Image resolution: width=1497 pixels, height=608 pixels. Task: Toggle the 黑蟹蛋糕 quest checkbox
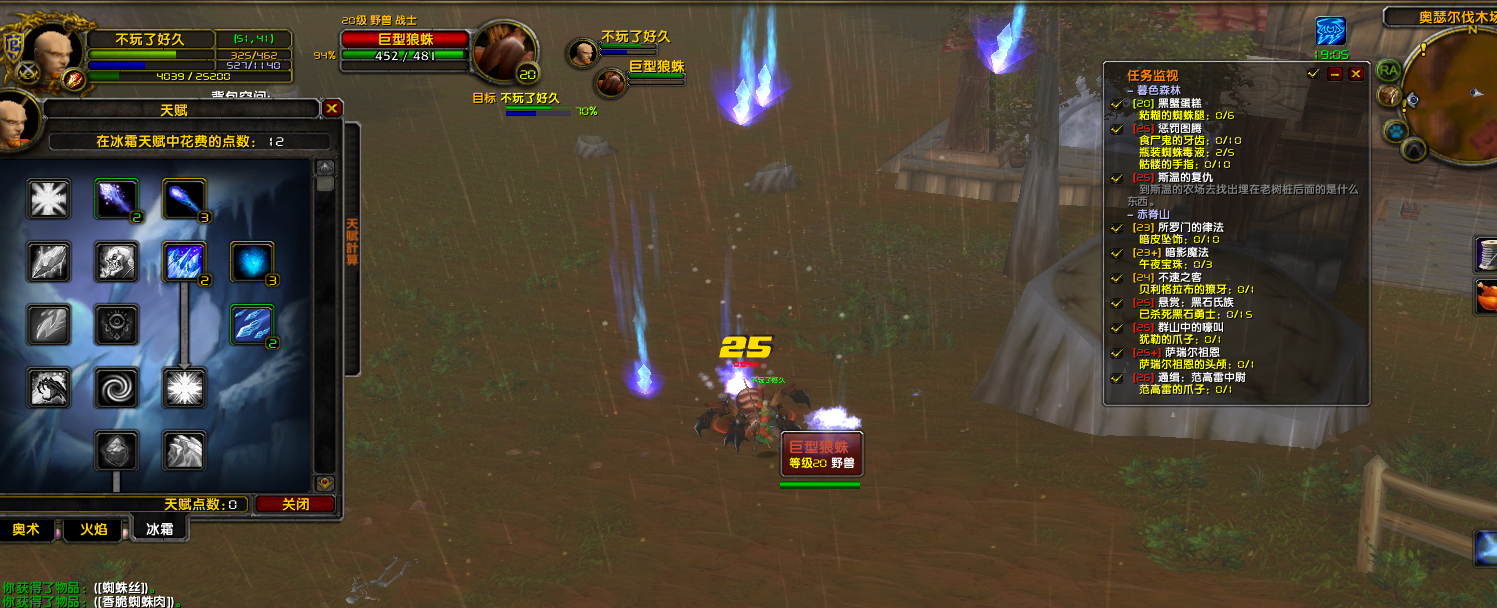tap(1117, 103)
